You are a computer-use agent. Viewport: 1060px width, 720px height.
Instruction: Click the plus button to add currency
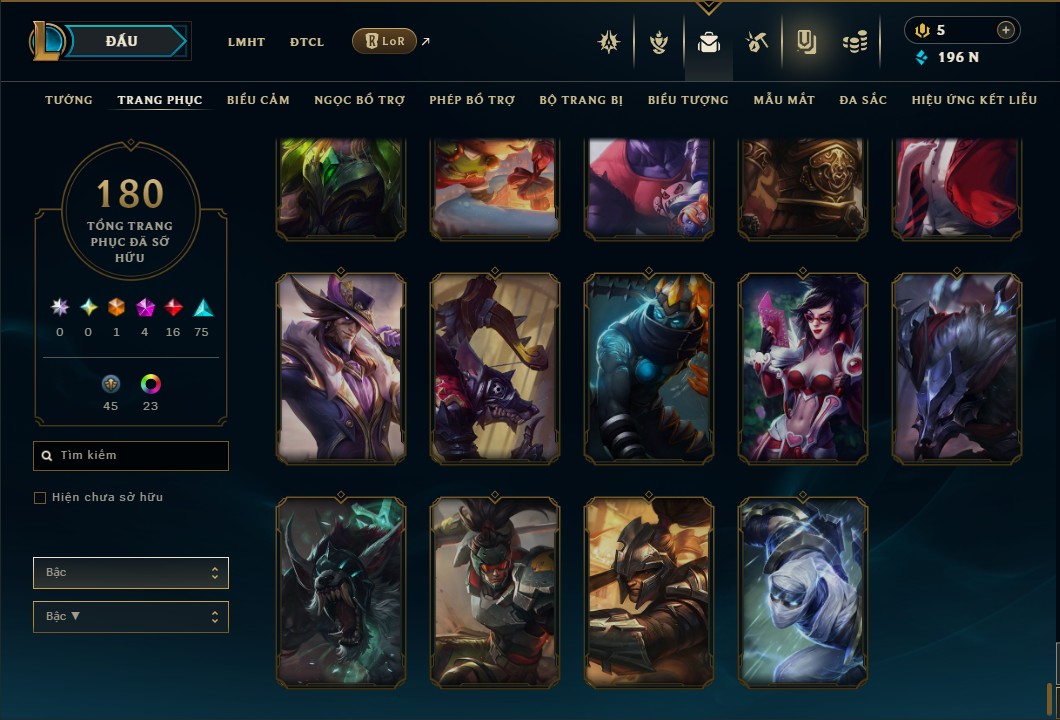1005,30
